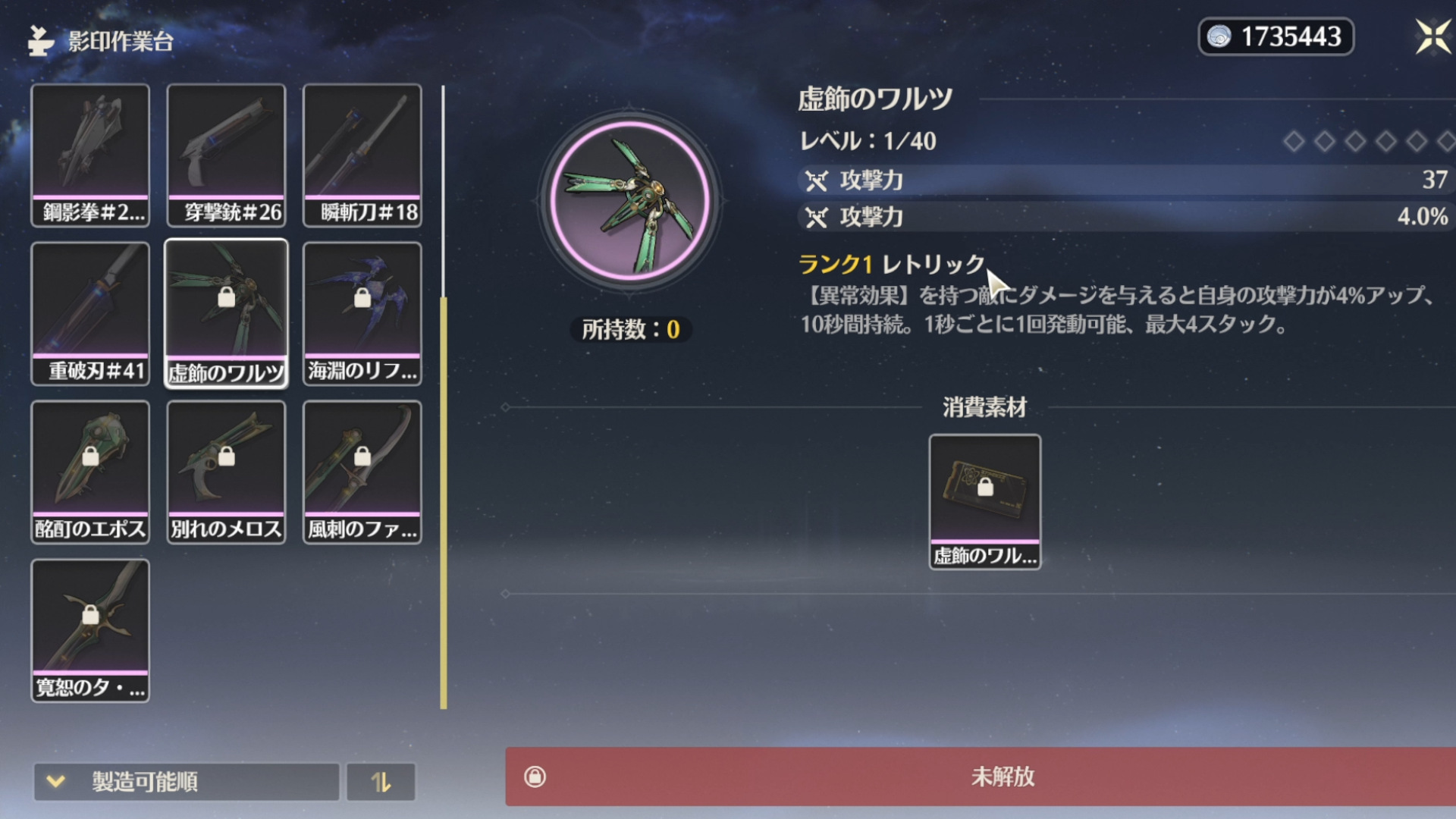Open the 製造可能順 sort dropdown
The height and width of the screenshot is (819, 1456).
[186, 781]
